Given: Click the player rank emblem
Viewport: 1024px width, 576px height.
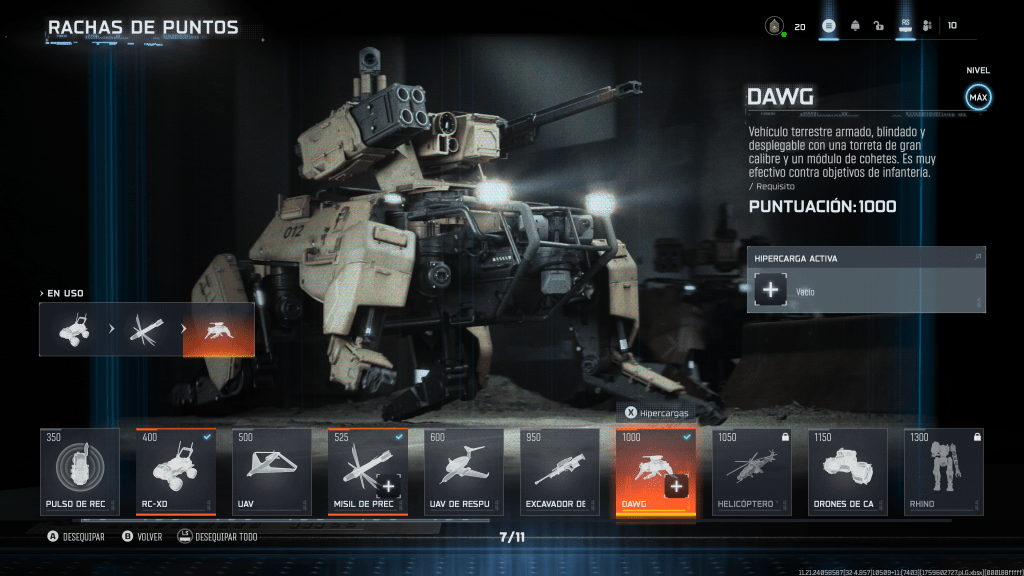Looking at the screenshot, I should 773,26.
